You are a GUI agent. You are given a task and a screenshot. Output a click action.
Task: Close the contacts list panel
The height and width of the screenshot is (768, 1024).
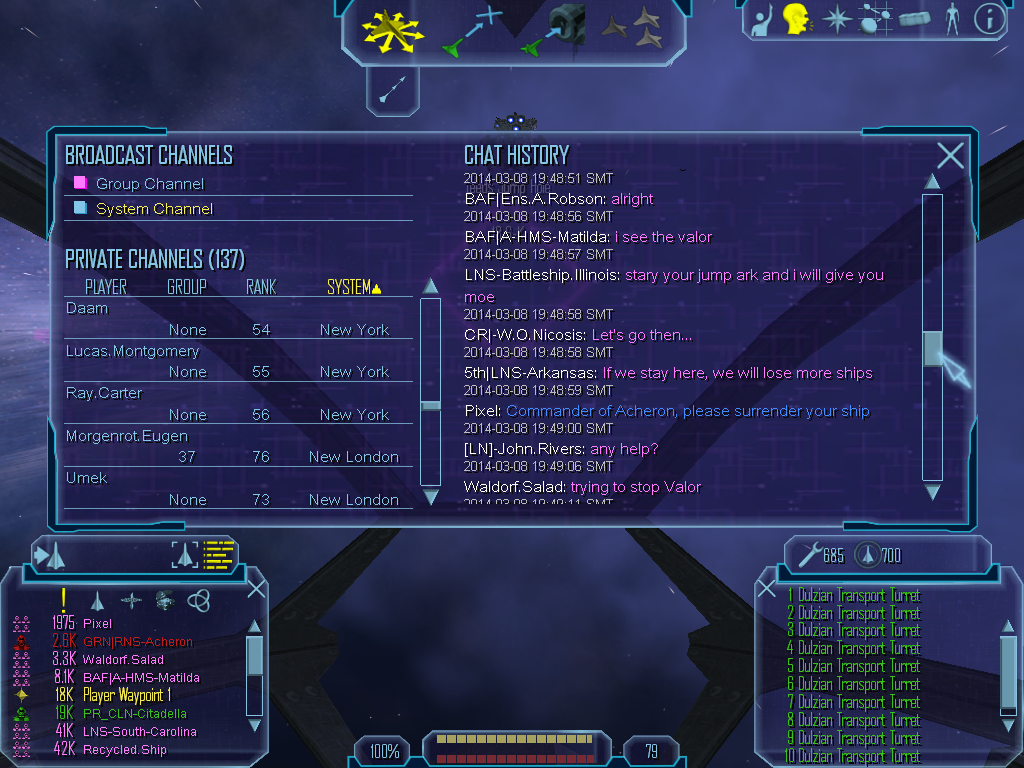[256, 588]
